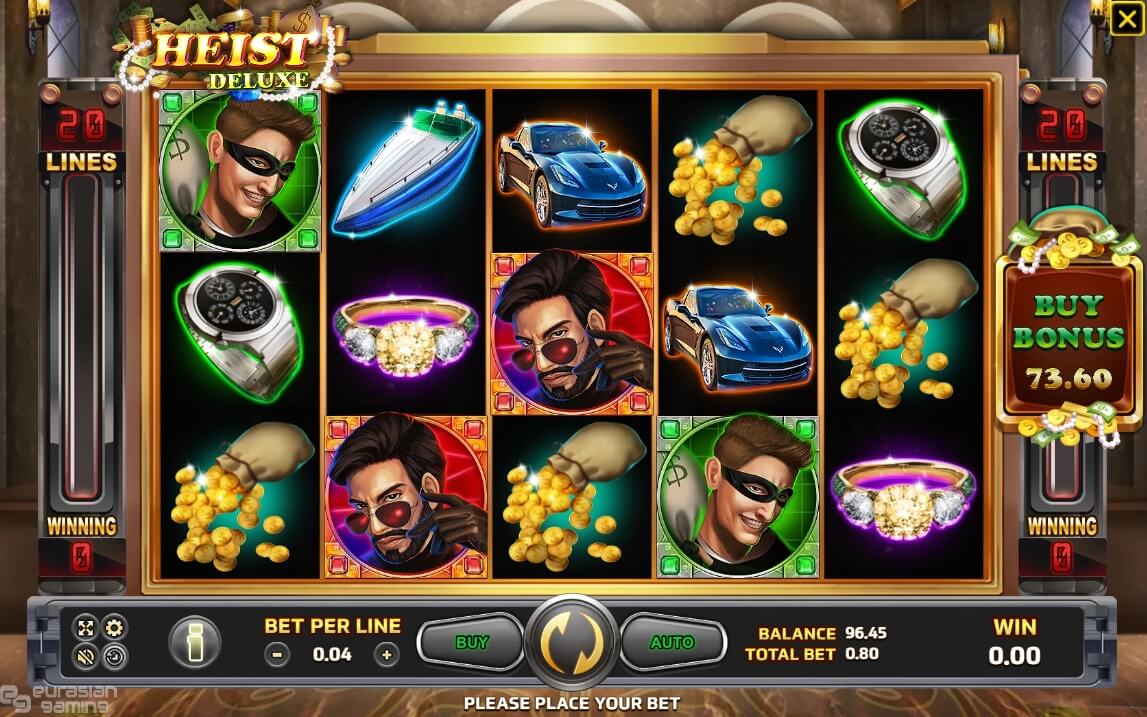1147x717 pixels.
Task: Show the spin history
Action: click(115, 657)
